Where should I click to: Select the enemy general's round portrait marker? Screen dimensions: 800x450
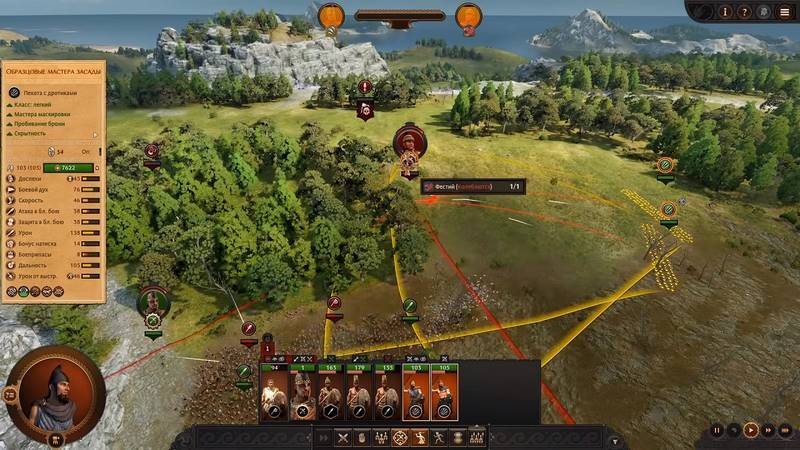coord(407,142)
